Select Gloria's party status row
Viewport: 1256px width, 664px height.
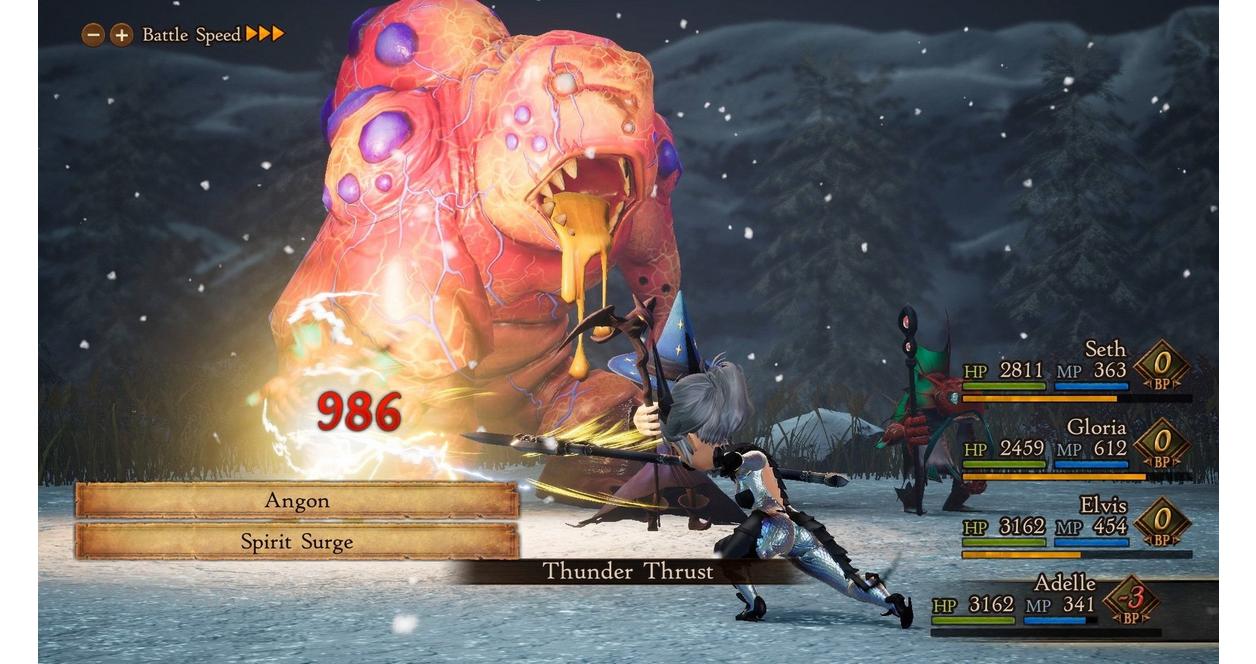tap(1076, 447)
